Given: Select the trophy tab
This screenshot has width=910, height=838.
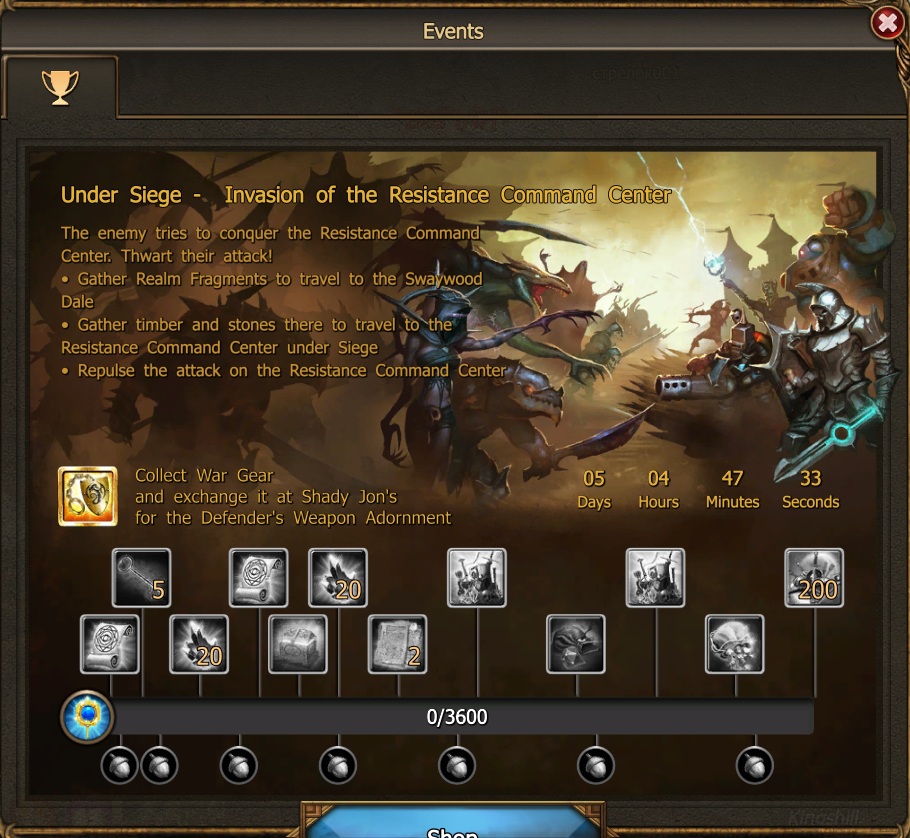Looking at the screenshot, I should click(60, 87).
